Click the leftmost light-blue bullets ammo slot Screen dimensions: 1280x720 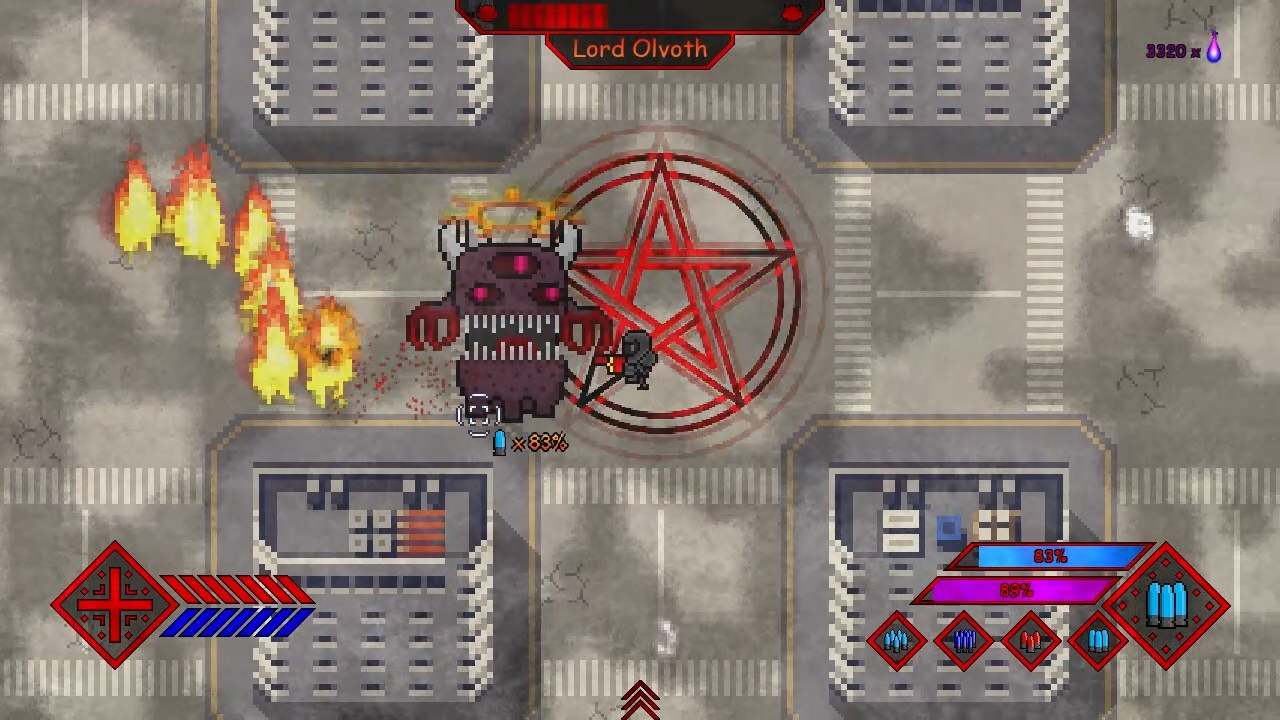(896, 640)
